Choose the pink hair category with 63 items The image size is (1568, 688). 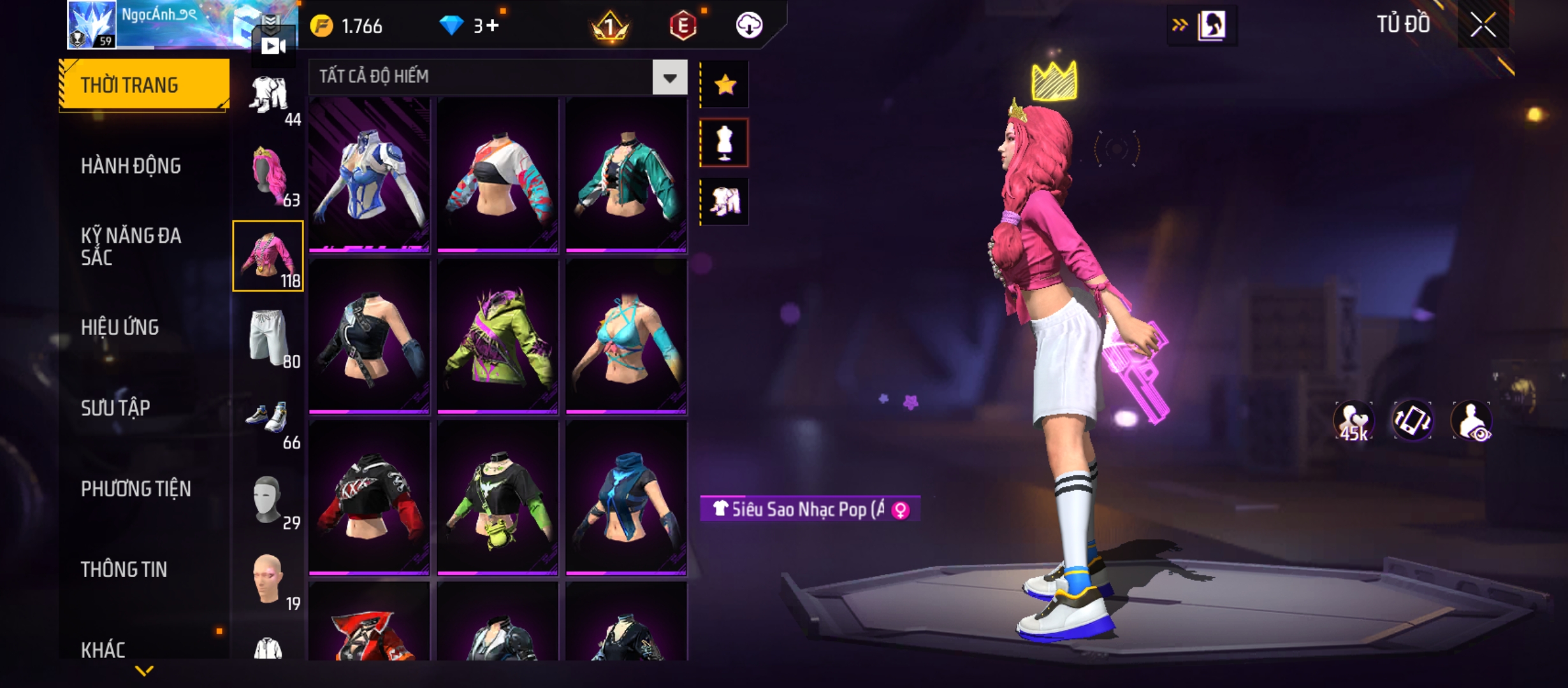coord(269,176)
